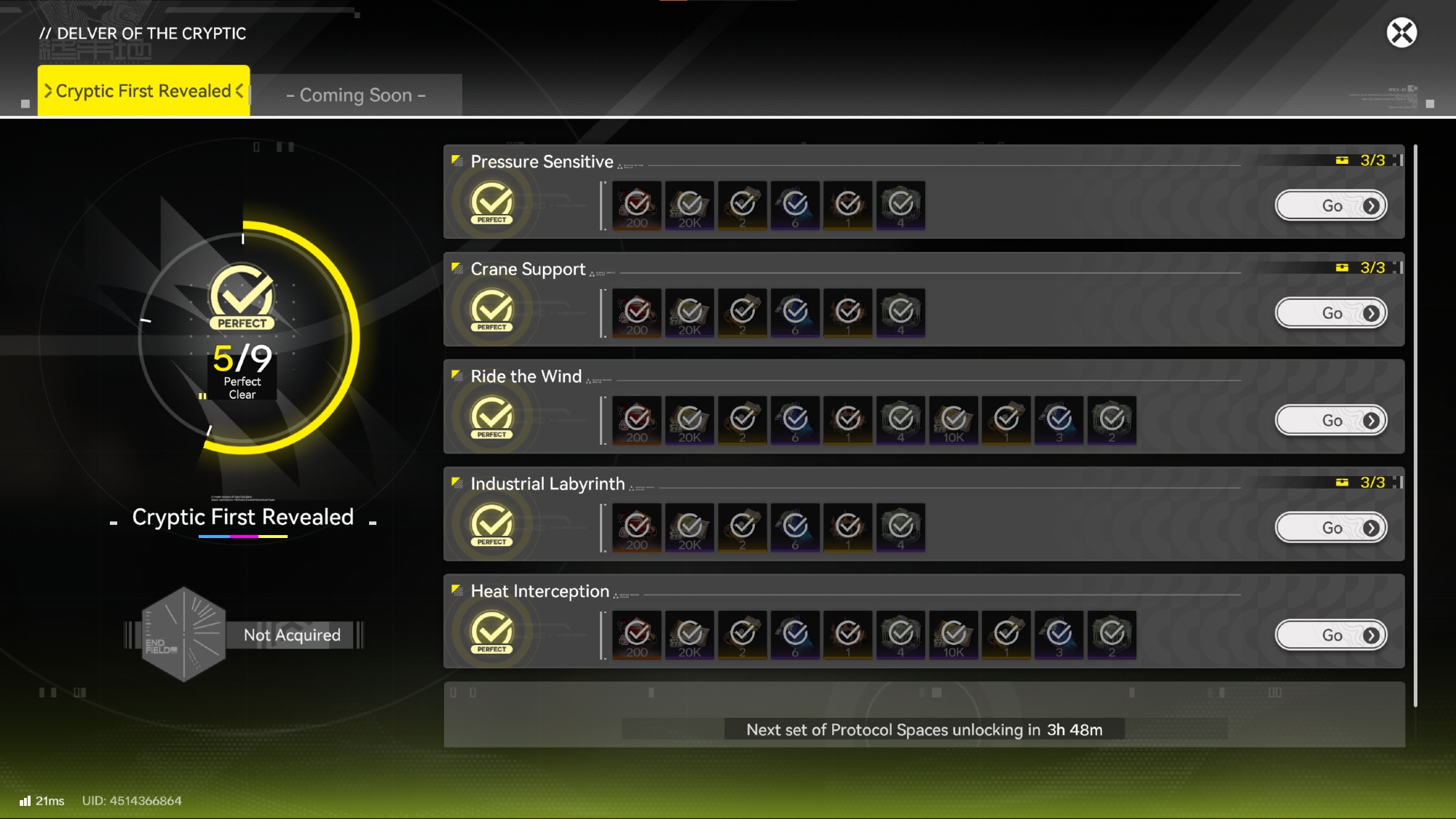This screenshot has height=819, width=1456.
Task: Inspect the 10K reward in Heat Interception
Action: [954, 636]
